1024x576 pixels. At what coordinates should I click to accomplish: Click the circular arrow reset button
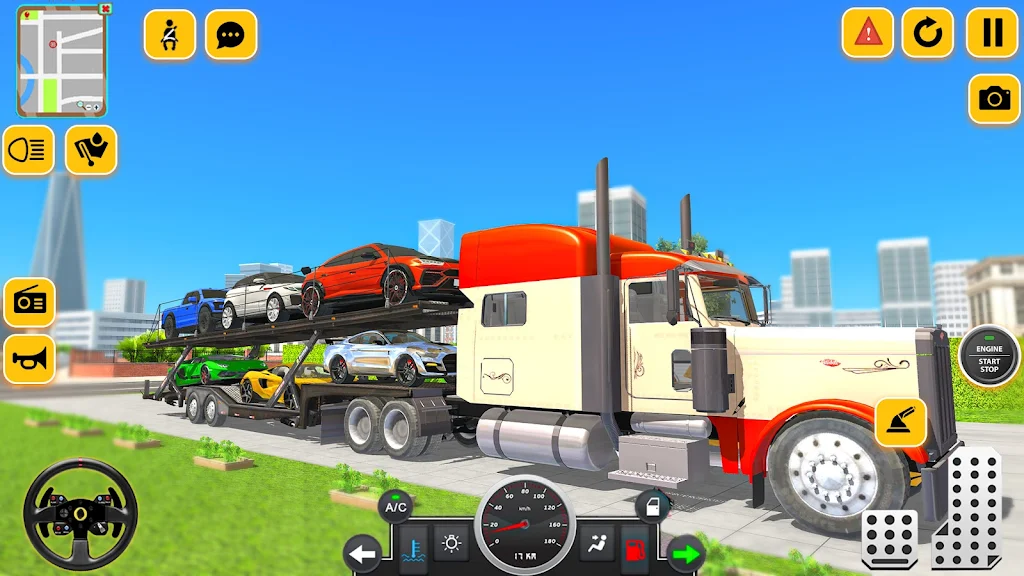pos(928,33)
